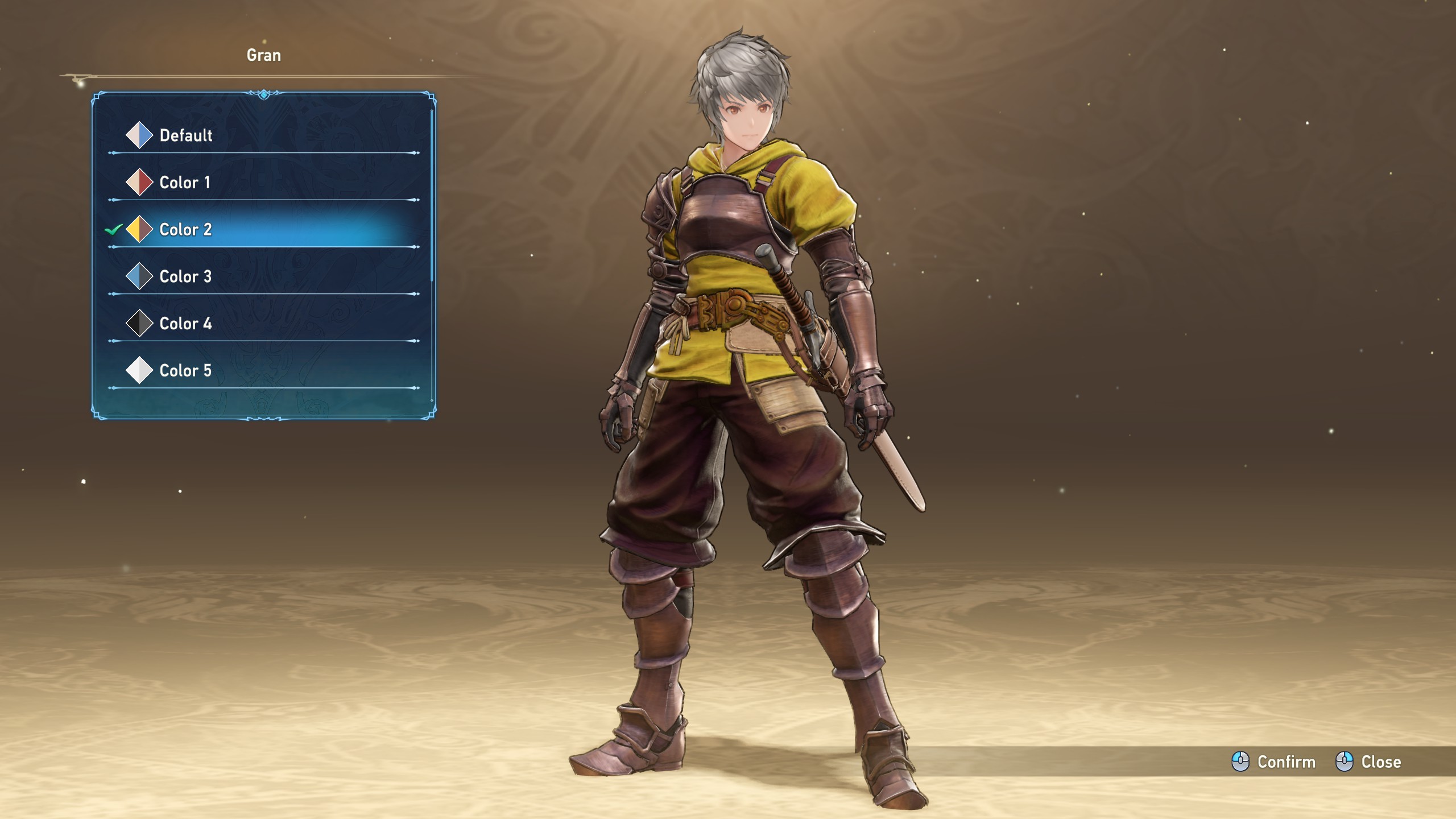Switch Gran's outfit to Color 3
The width and height of the screenshot is (1456, 819).
coord(185,277)
